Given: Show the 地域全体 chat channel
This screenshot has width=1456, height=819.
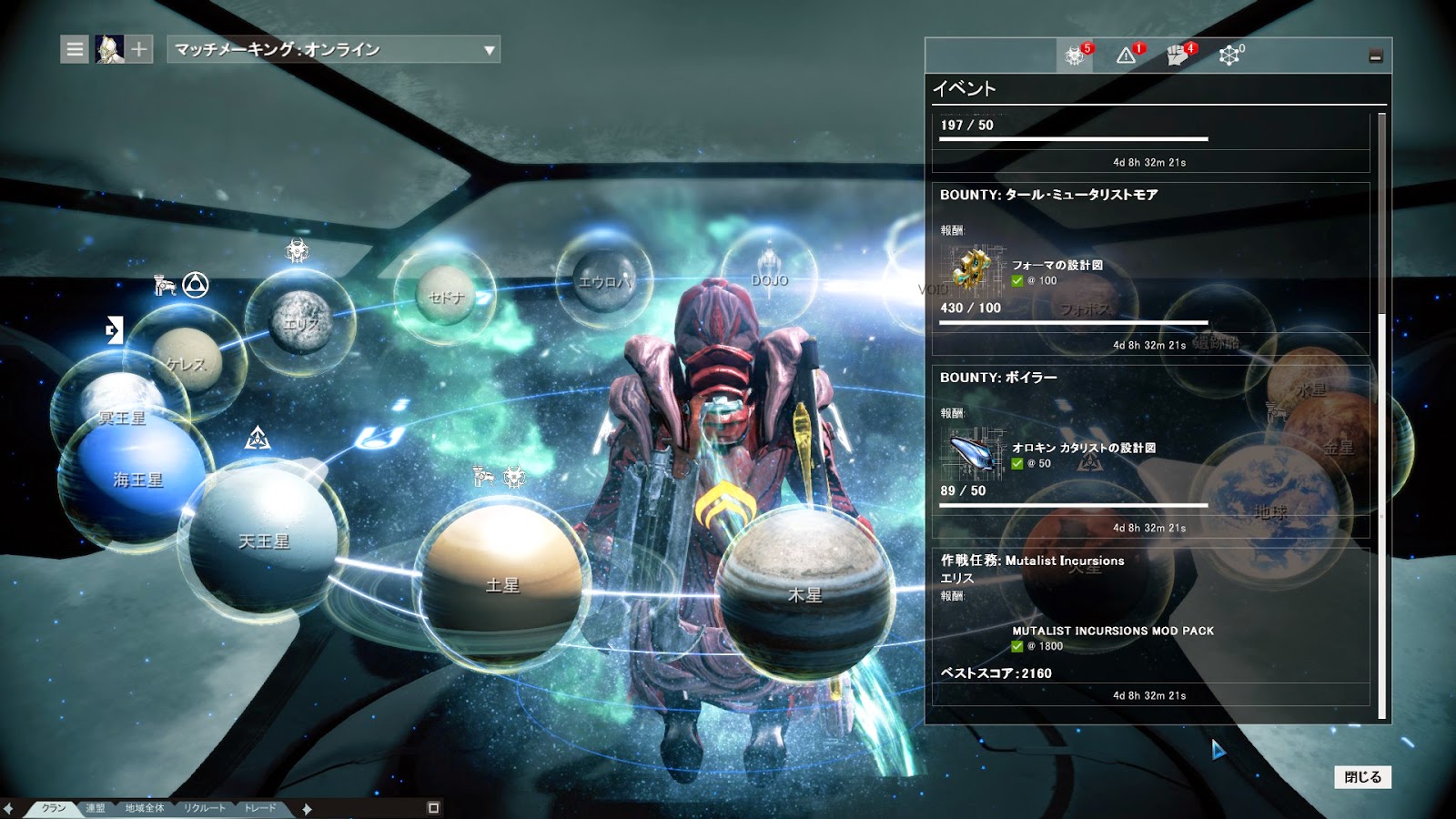Looking at the screenshot, I should [145, 808].
